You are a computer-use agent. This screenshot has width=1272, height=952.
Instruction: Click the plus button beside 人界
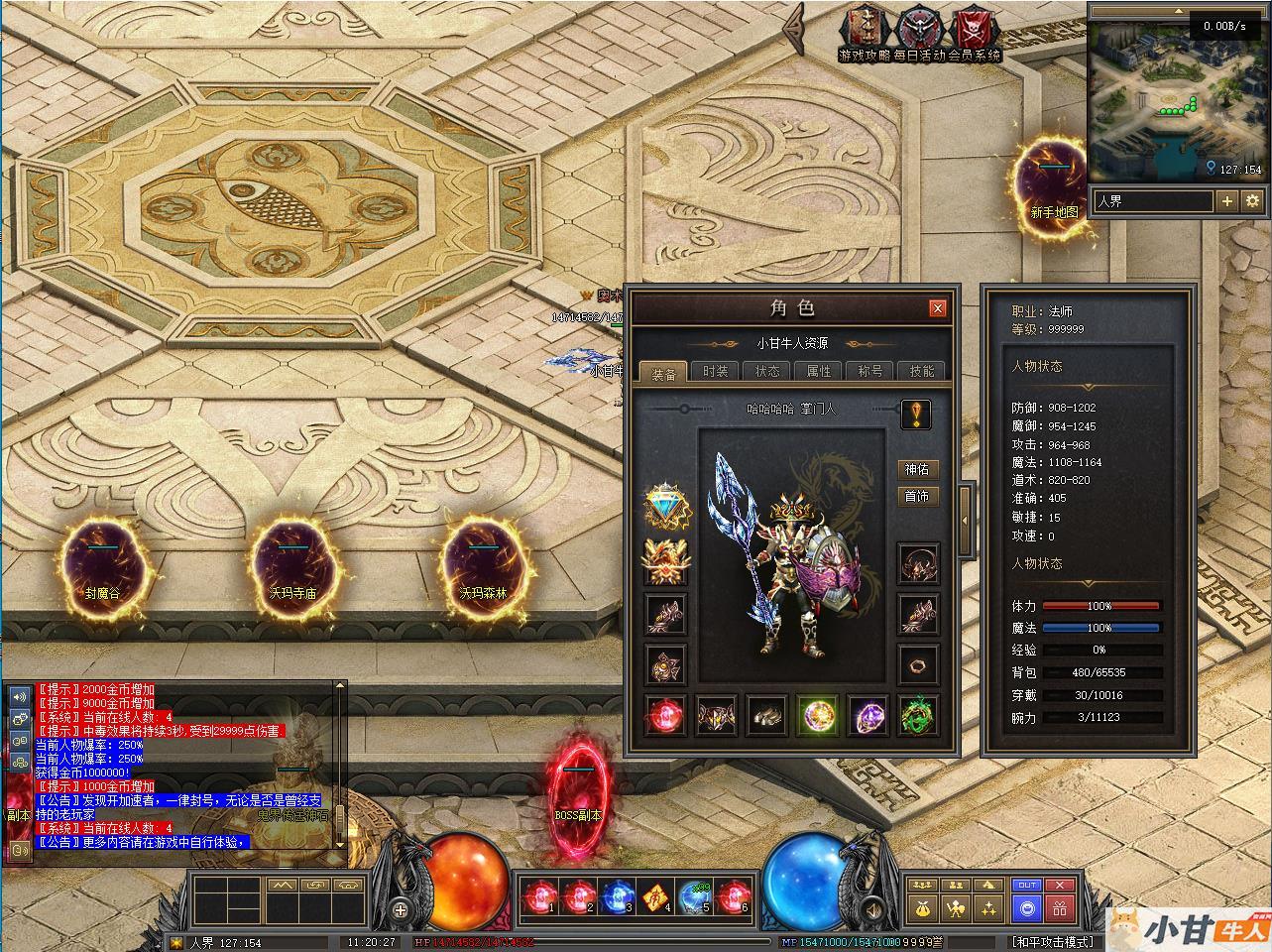1227,201
